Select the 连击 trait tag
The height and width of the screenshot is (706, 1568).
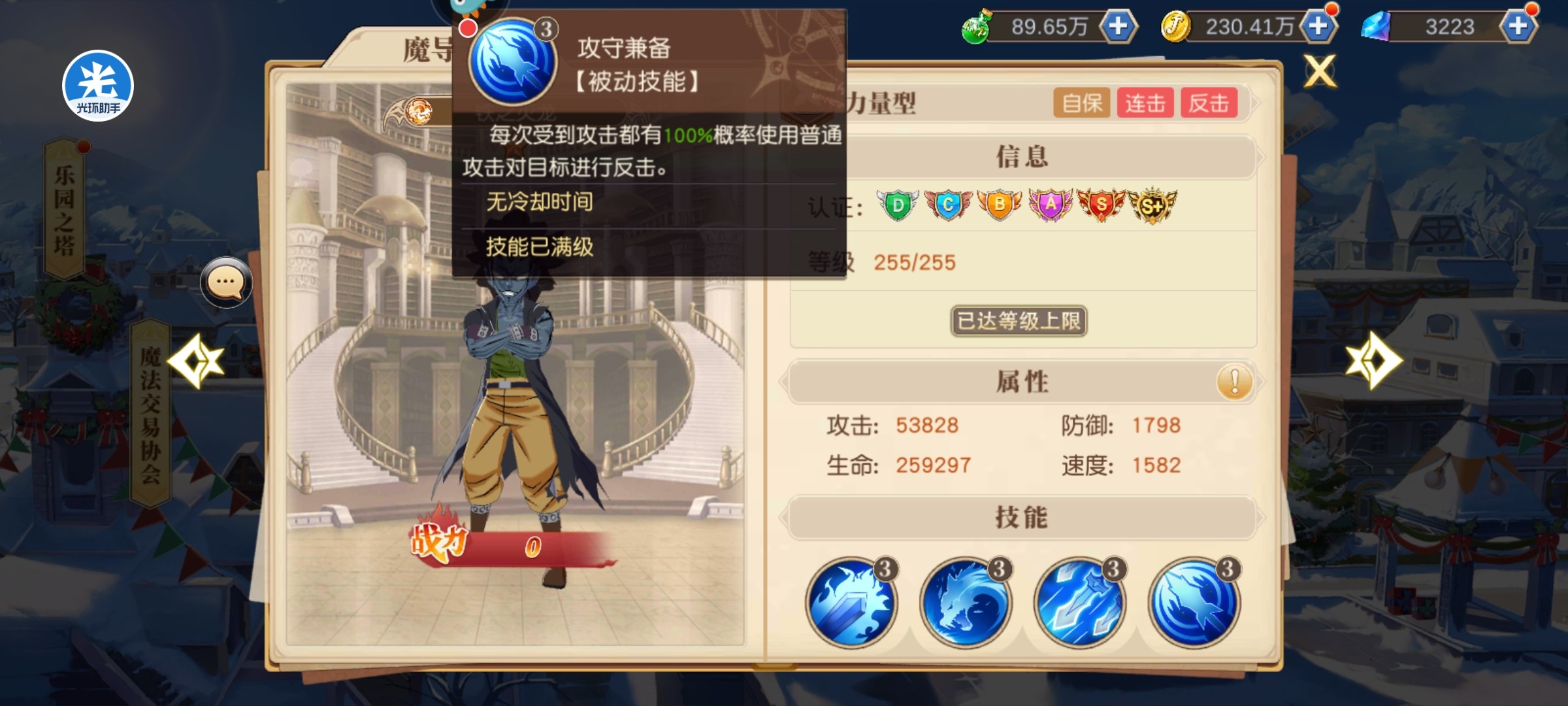[1145, 103]
